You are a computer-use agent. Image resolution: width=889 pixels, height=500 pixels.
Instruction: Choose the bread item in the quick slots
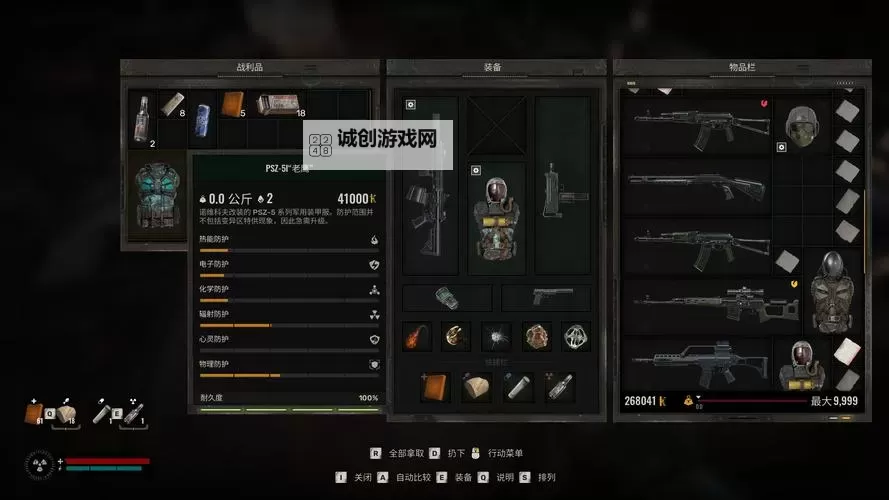click(x=475, y=387)
